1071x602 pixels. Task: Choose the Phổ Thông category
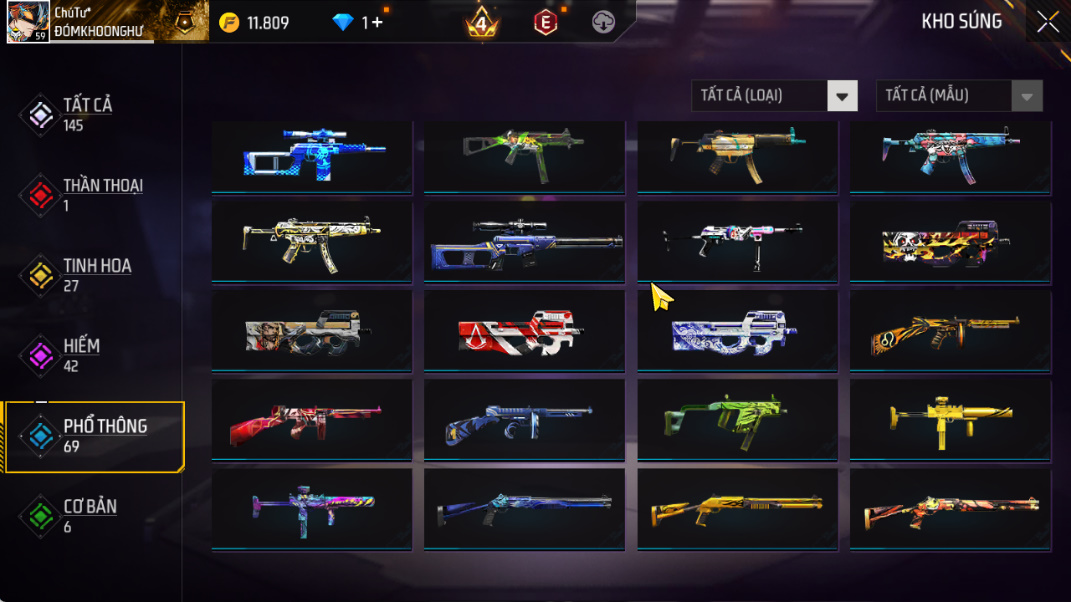pos(104,435)
